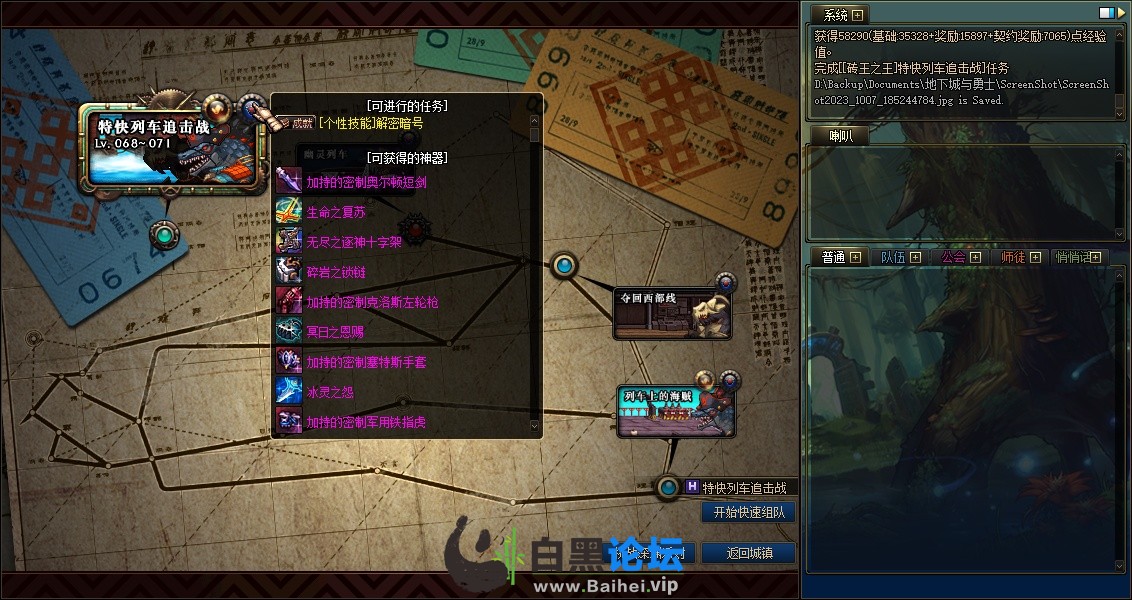1132x600 pixels.
Task: Open the 师徒 mentor chat tab
Action: (1013, 257)
